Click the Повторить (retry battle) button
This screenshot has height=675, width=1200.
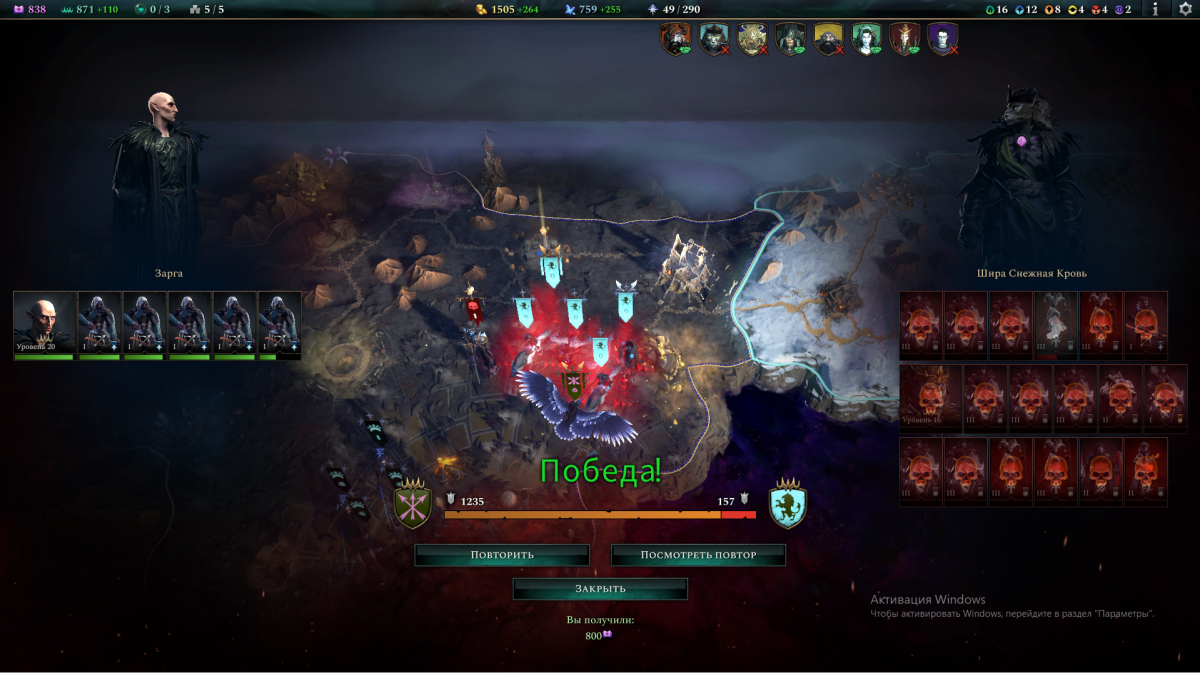click(x=502, y=555)
